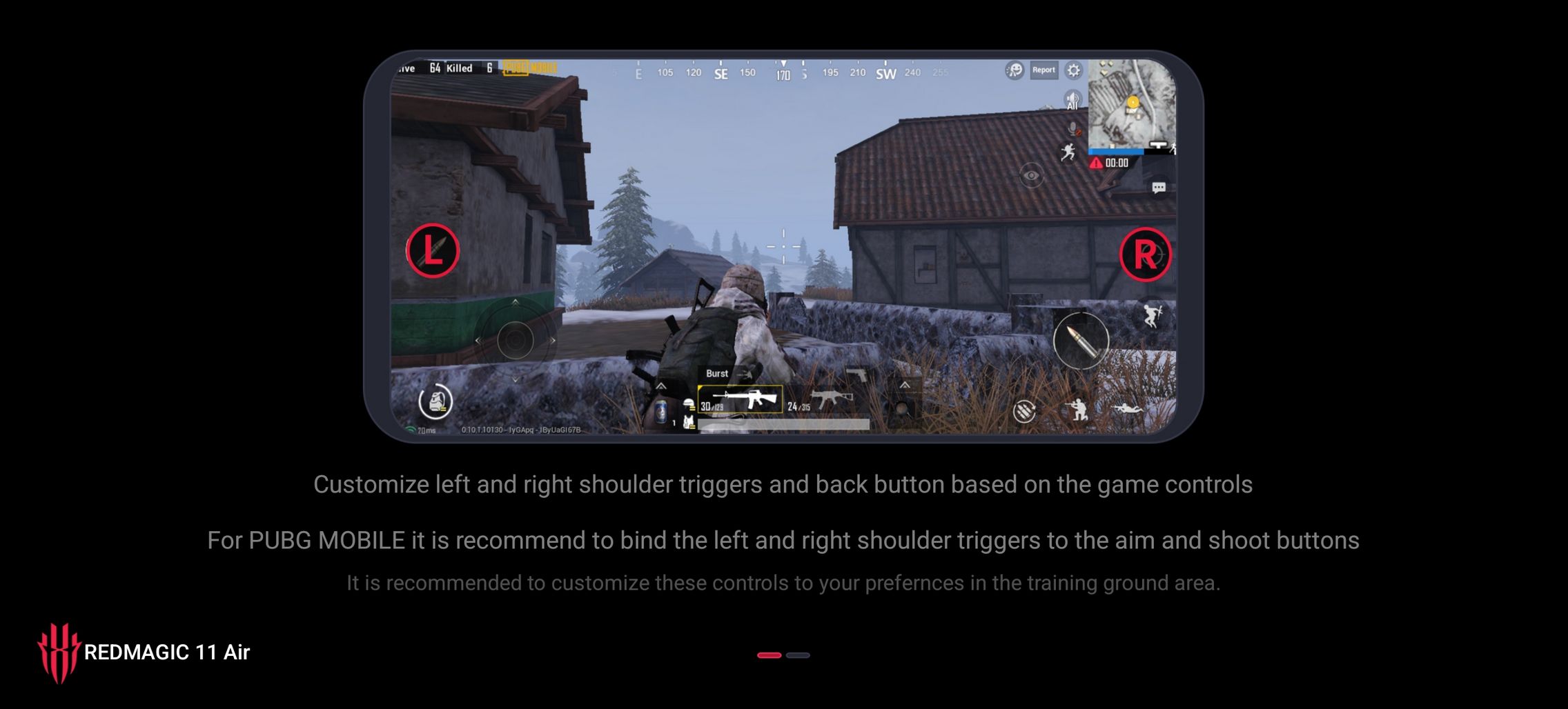Tap the red R shoulder trigger marker
The width and height of the screenshot is (1568, 709).
(1145, 254)
